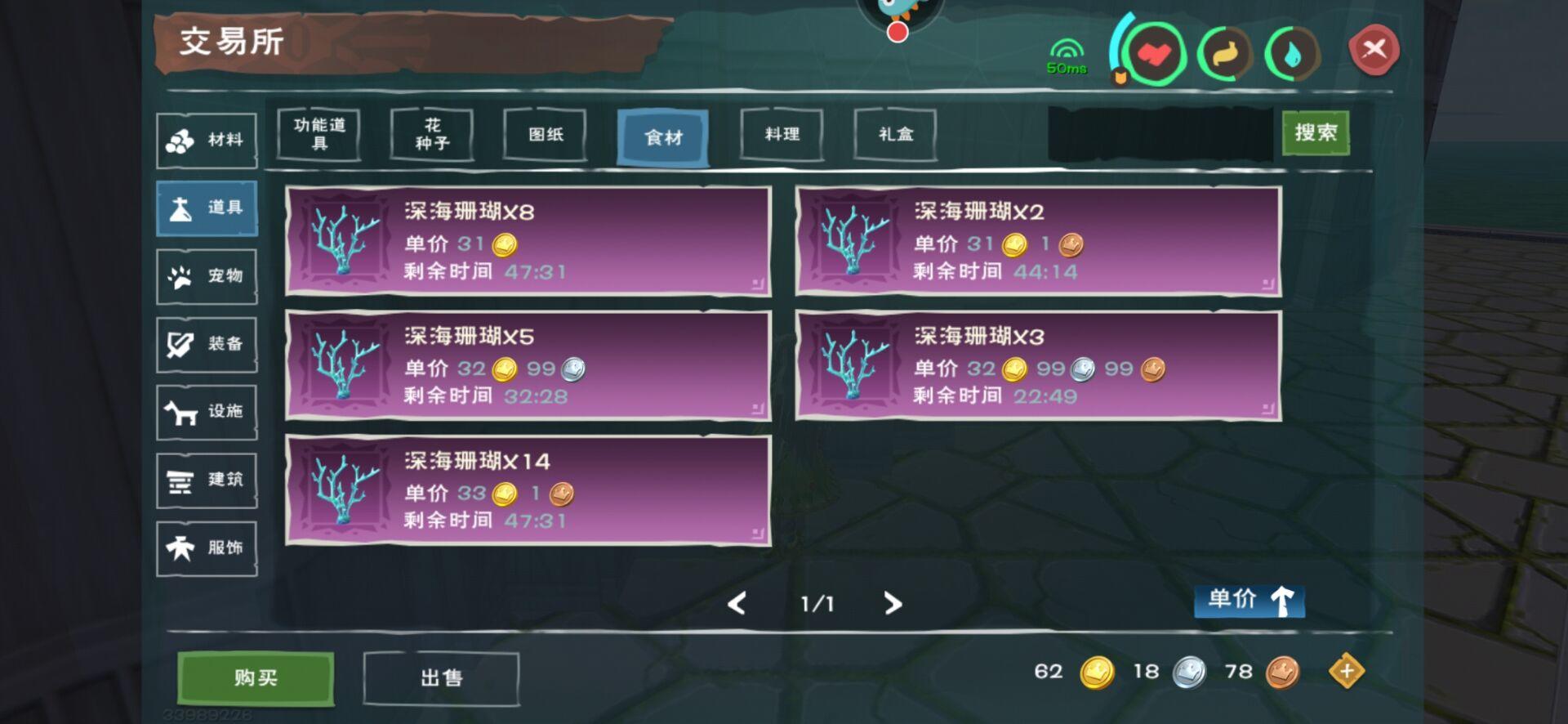Switch to the 料理 (cooking) tab
This screenshot has height=724, width=1568.
[x=781, y=135]
